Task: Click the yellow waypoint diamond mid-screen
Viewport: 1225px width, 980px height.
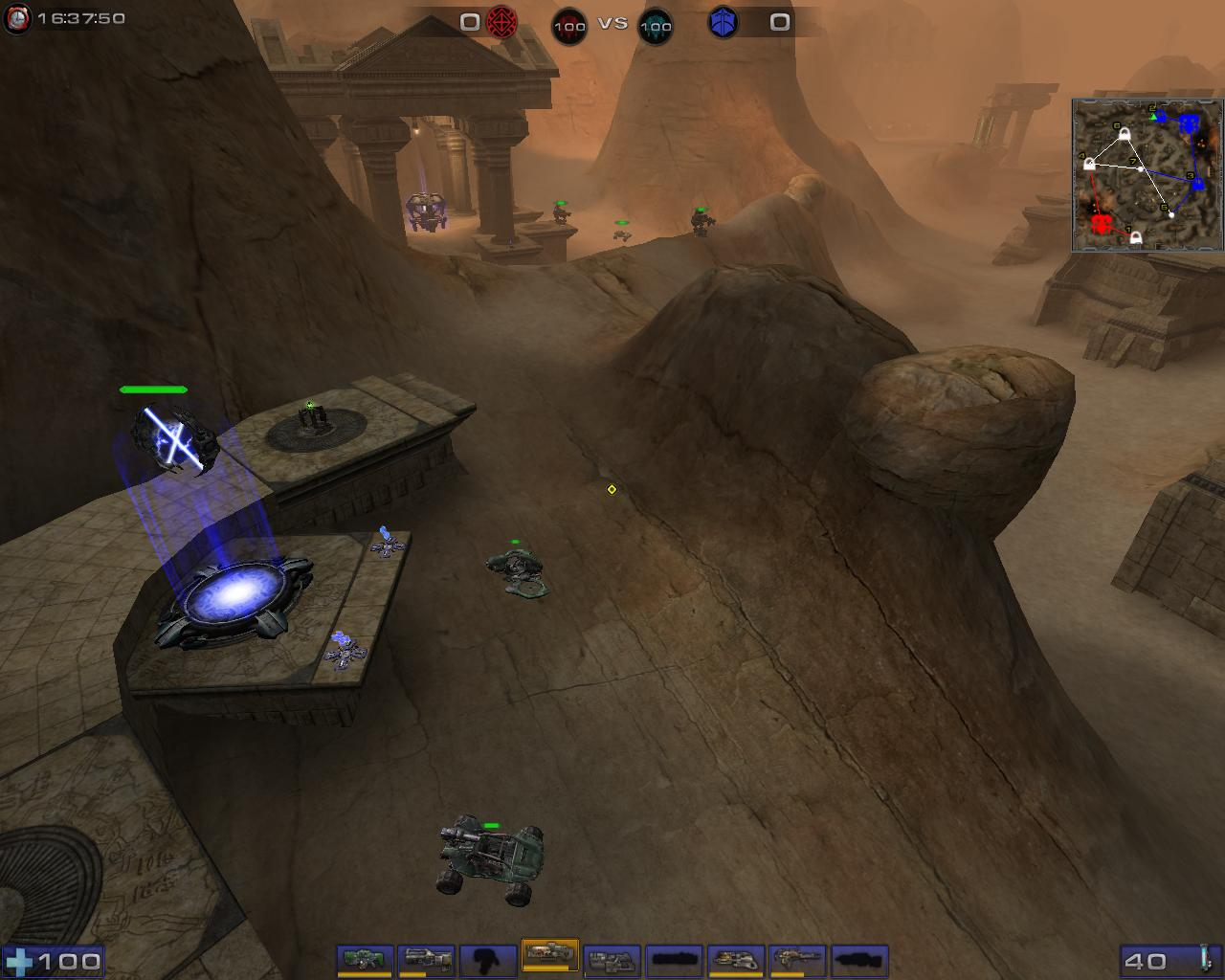Action: pyautogui.click(x=611, y=489)
